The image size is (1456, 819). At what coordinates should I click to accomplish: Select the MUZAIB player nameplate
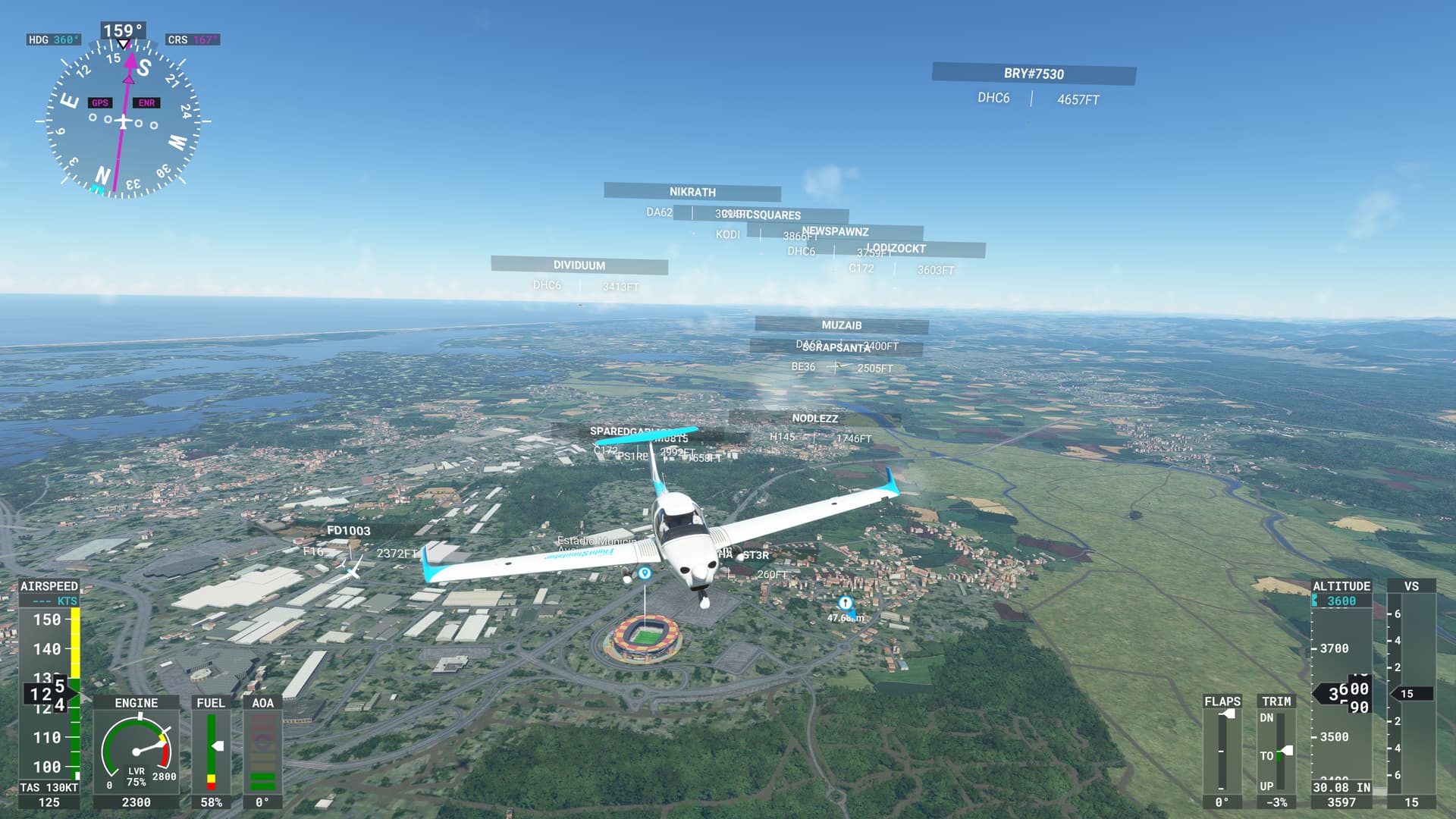(842, 325)
